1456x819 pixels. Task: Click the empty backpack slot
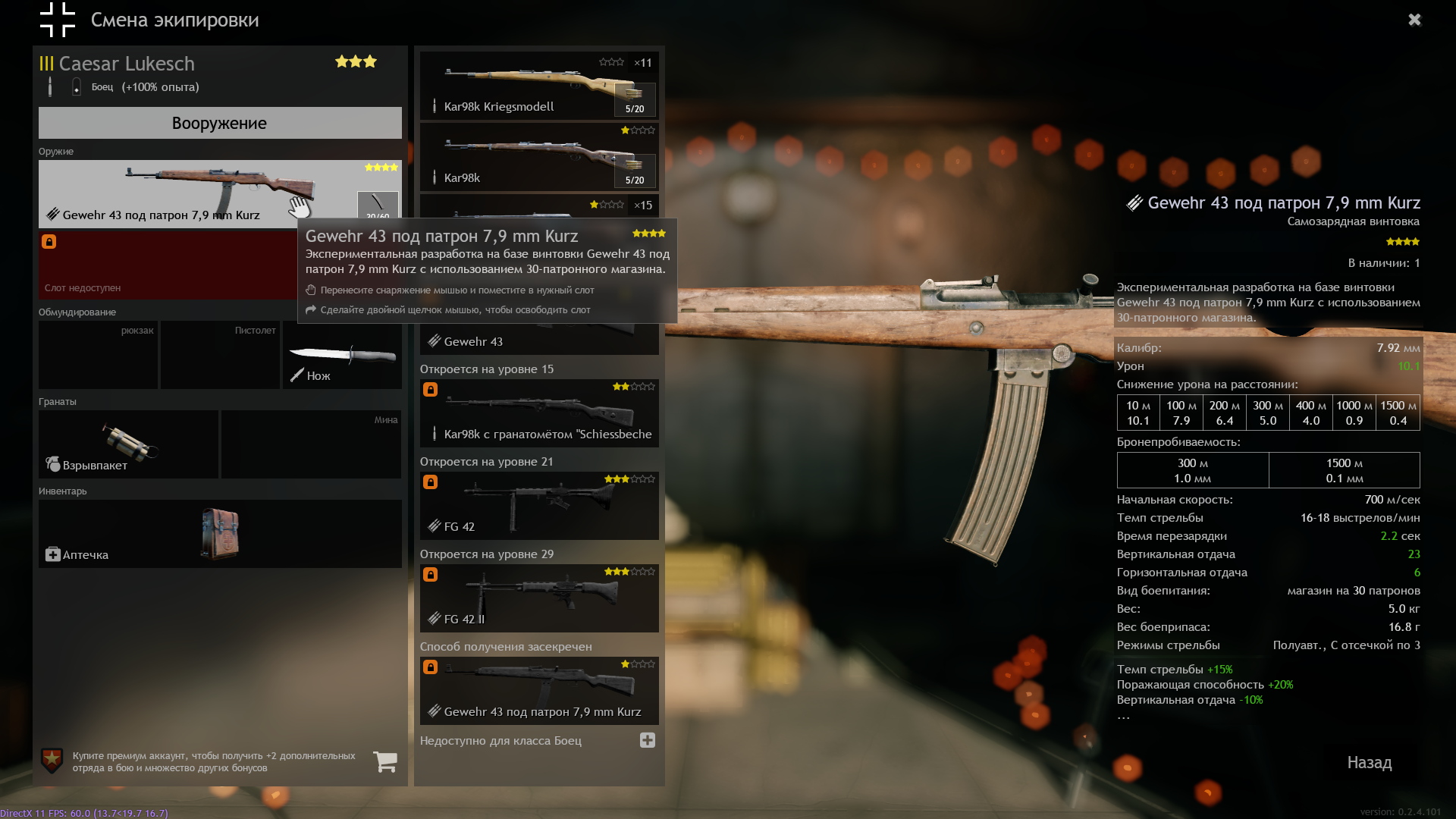[x=98, y=355]
